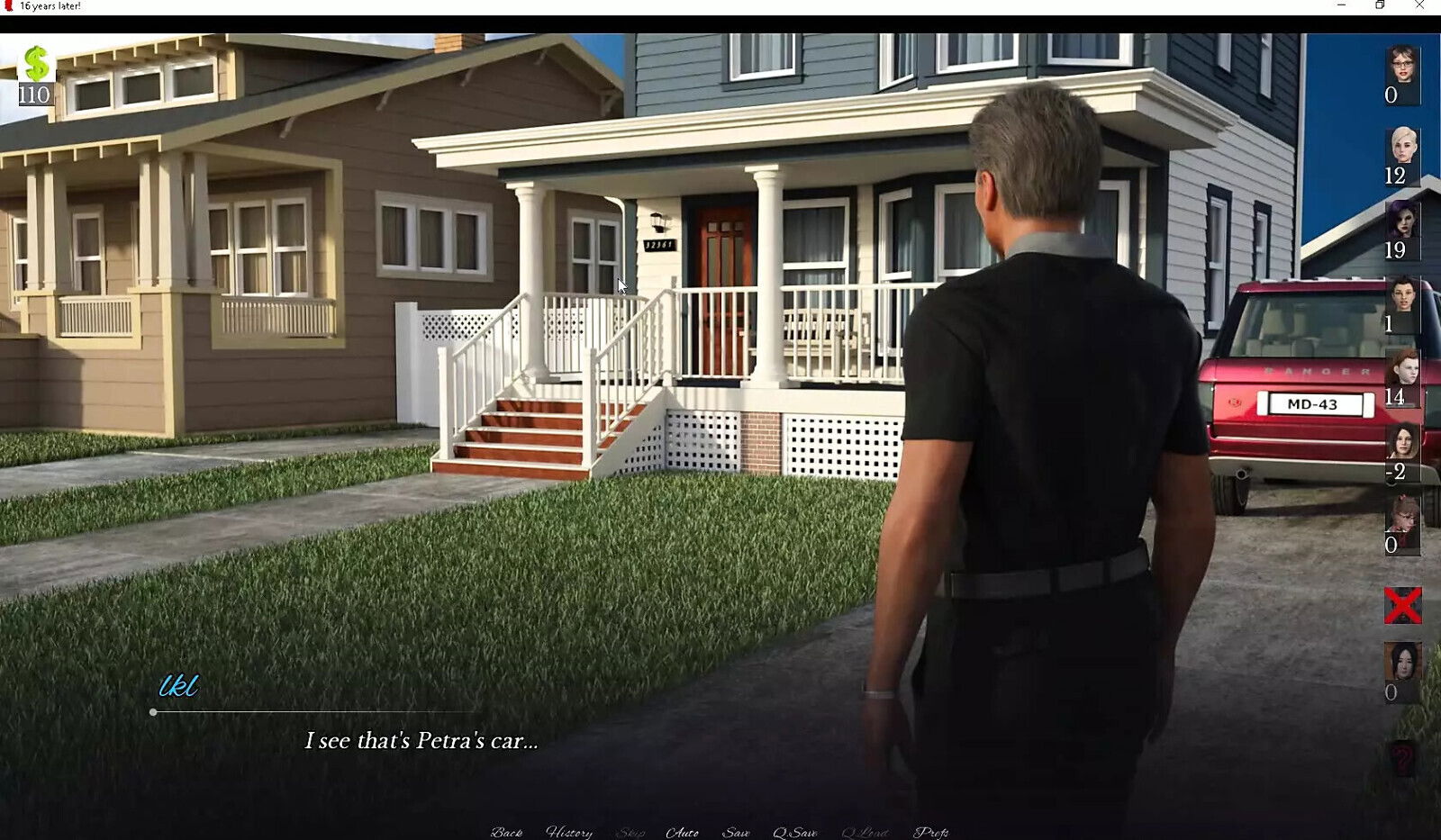Select the purple-haired woman portrait
1441x840 pixels.
point(1402,221)
